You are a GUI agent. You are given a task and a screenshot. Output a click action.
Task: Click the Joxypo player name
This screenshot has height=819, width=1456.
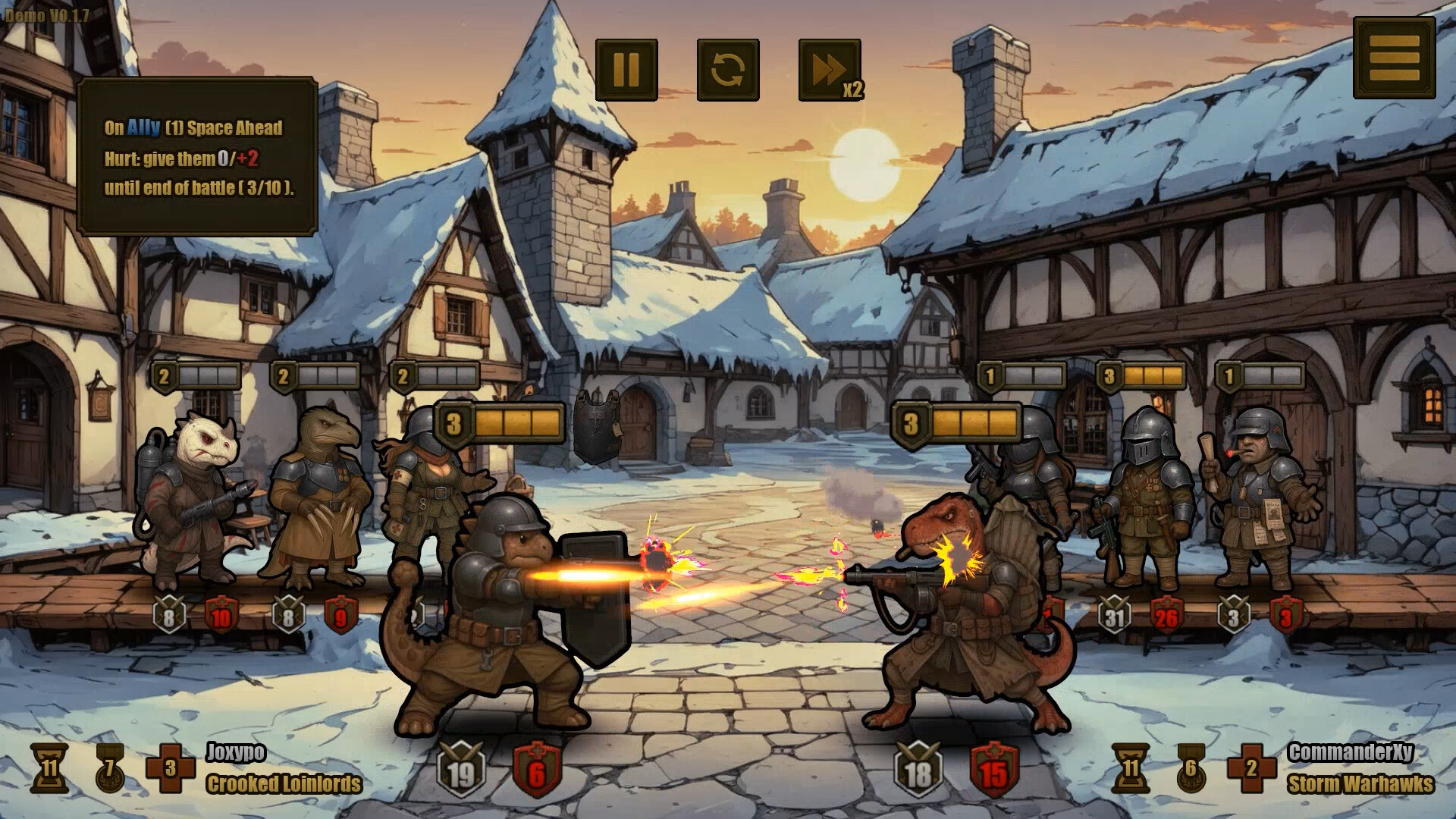point(236,753)
